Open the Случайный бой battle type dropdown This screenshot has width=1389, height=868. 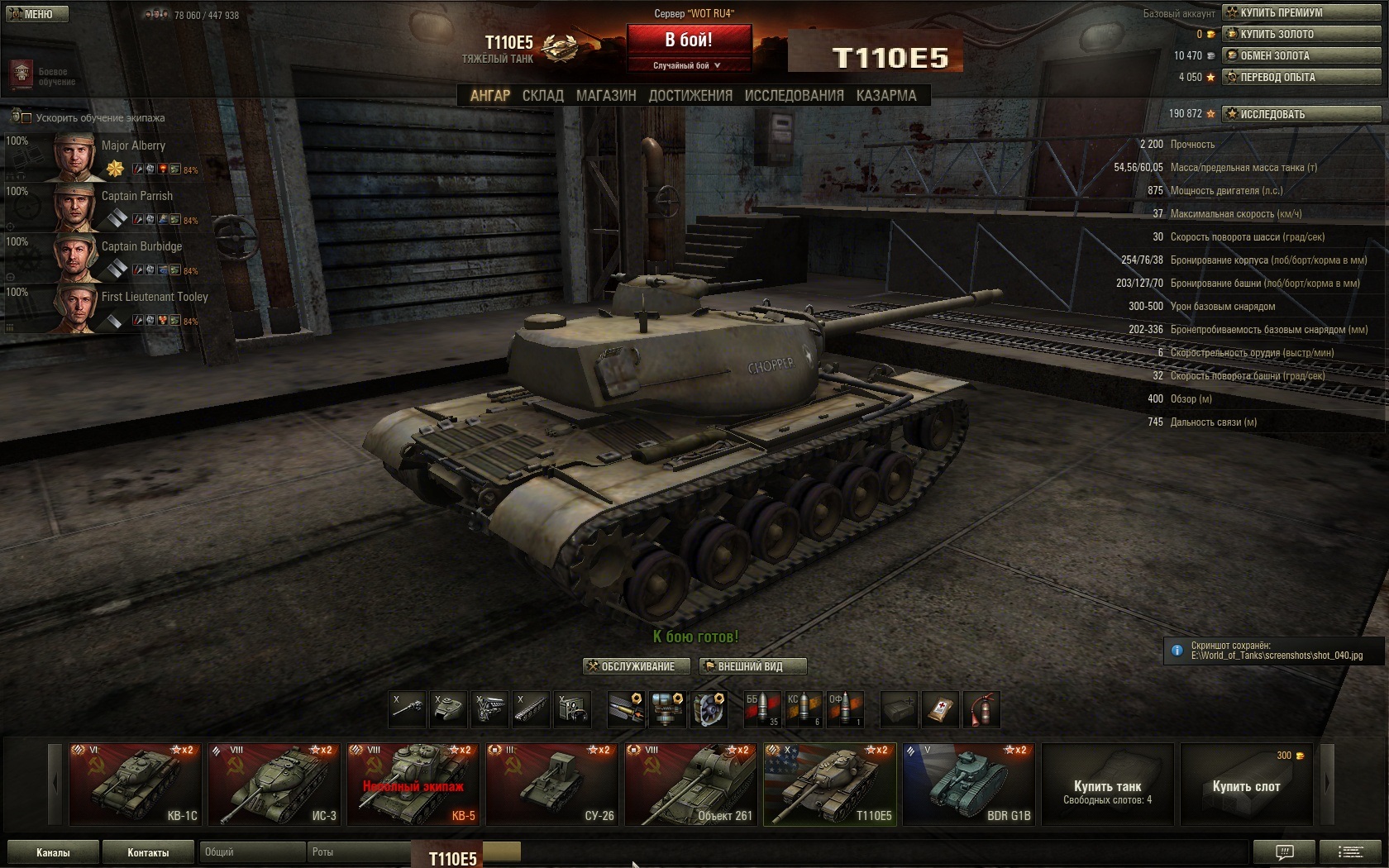coord(689,65)
